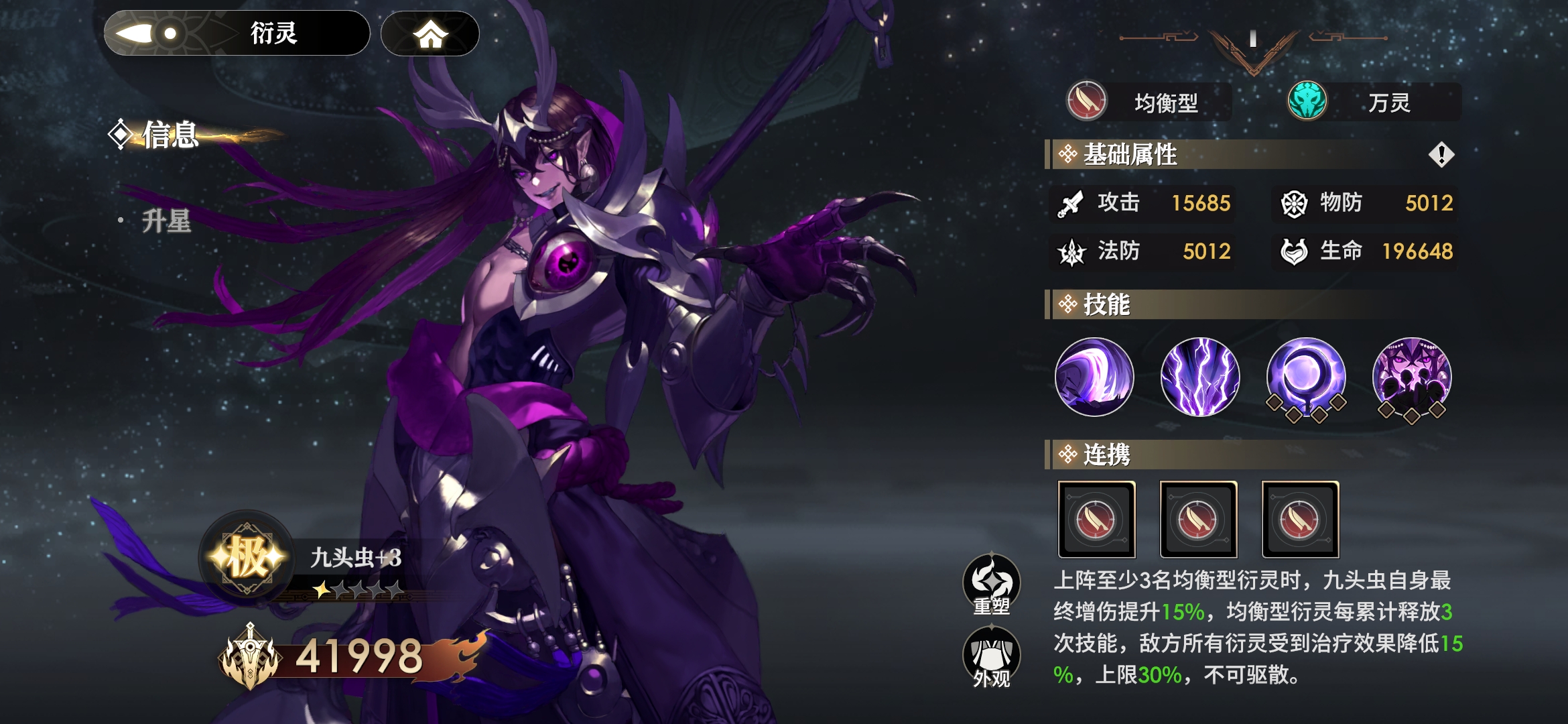Open the 升星 tab

(166, 221)
